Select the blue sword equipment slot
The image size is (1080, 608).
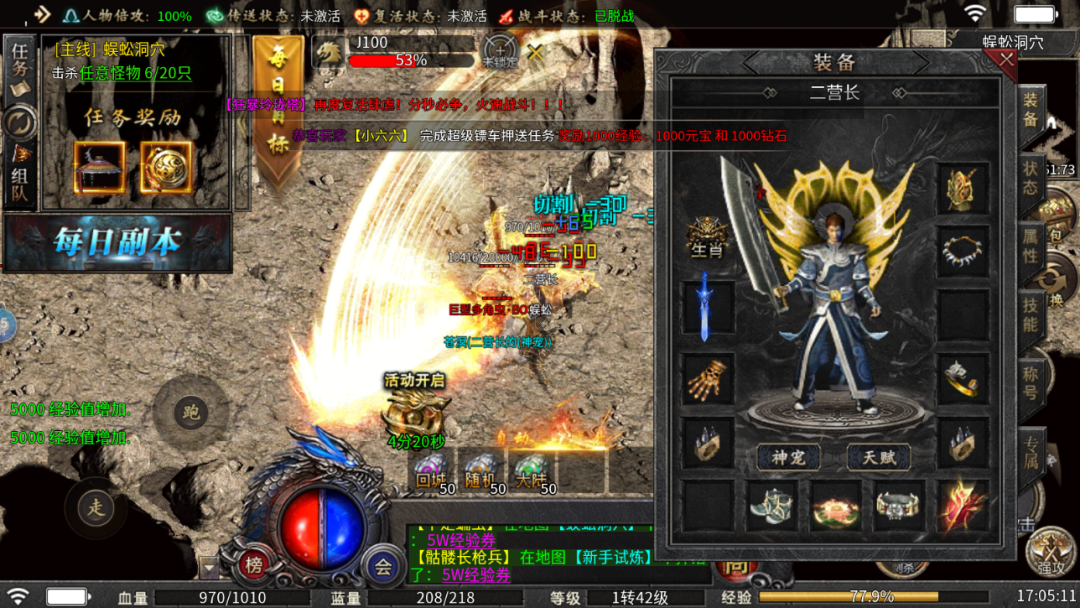coord(708,306)
